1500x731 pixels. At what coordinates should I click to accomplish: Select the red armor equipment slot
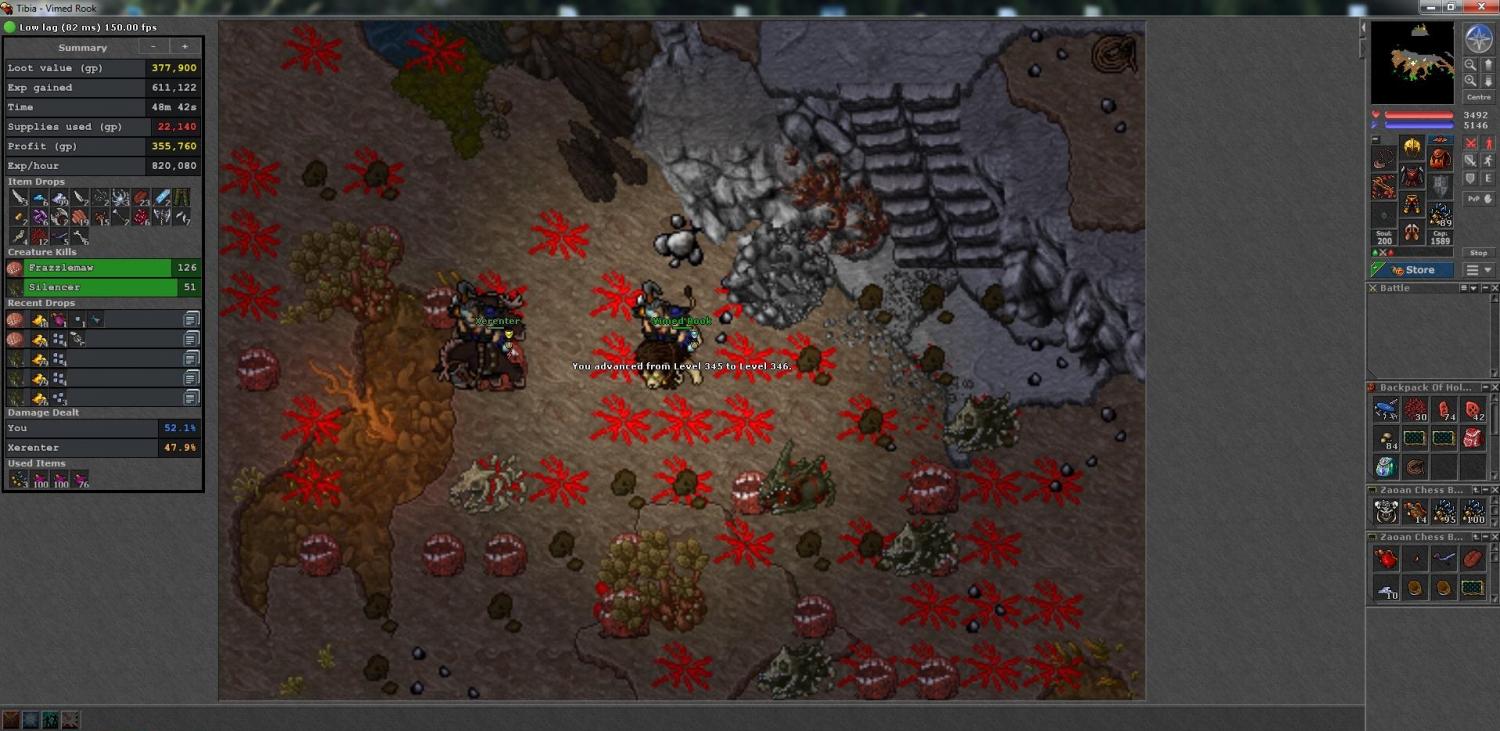(1412, 178)
